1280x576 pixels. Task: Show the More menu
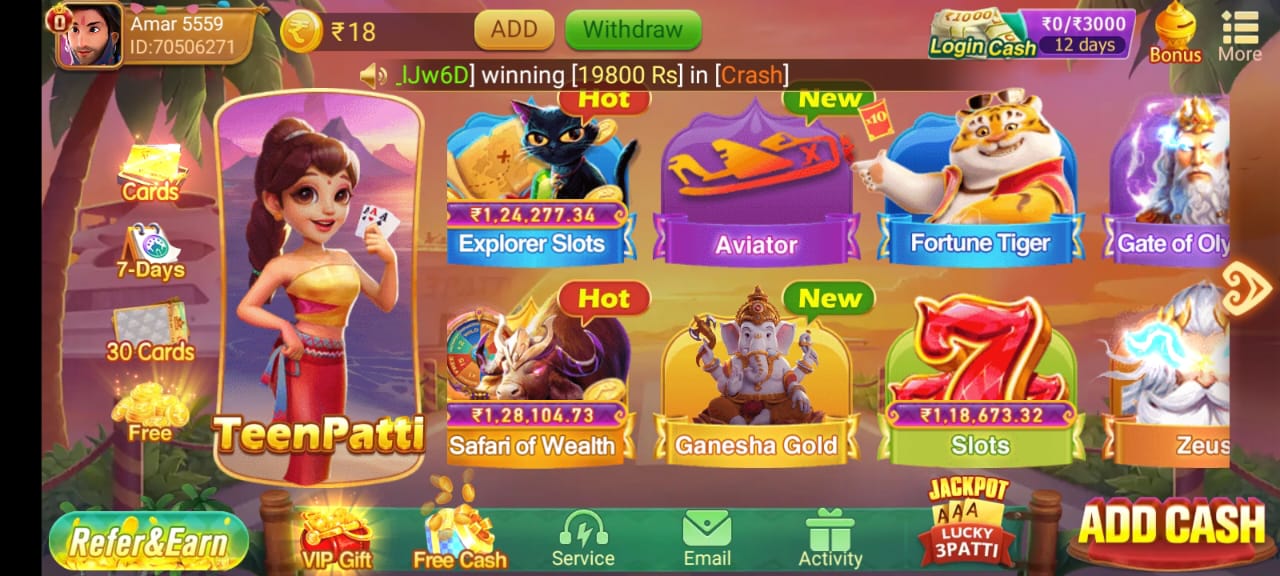pos(1239,35)
